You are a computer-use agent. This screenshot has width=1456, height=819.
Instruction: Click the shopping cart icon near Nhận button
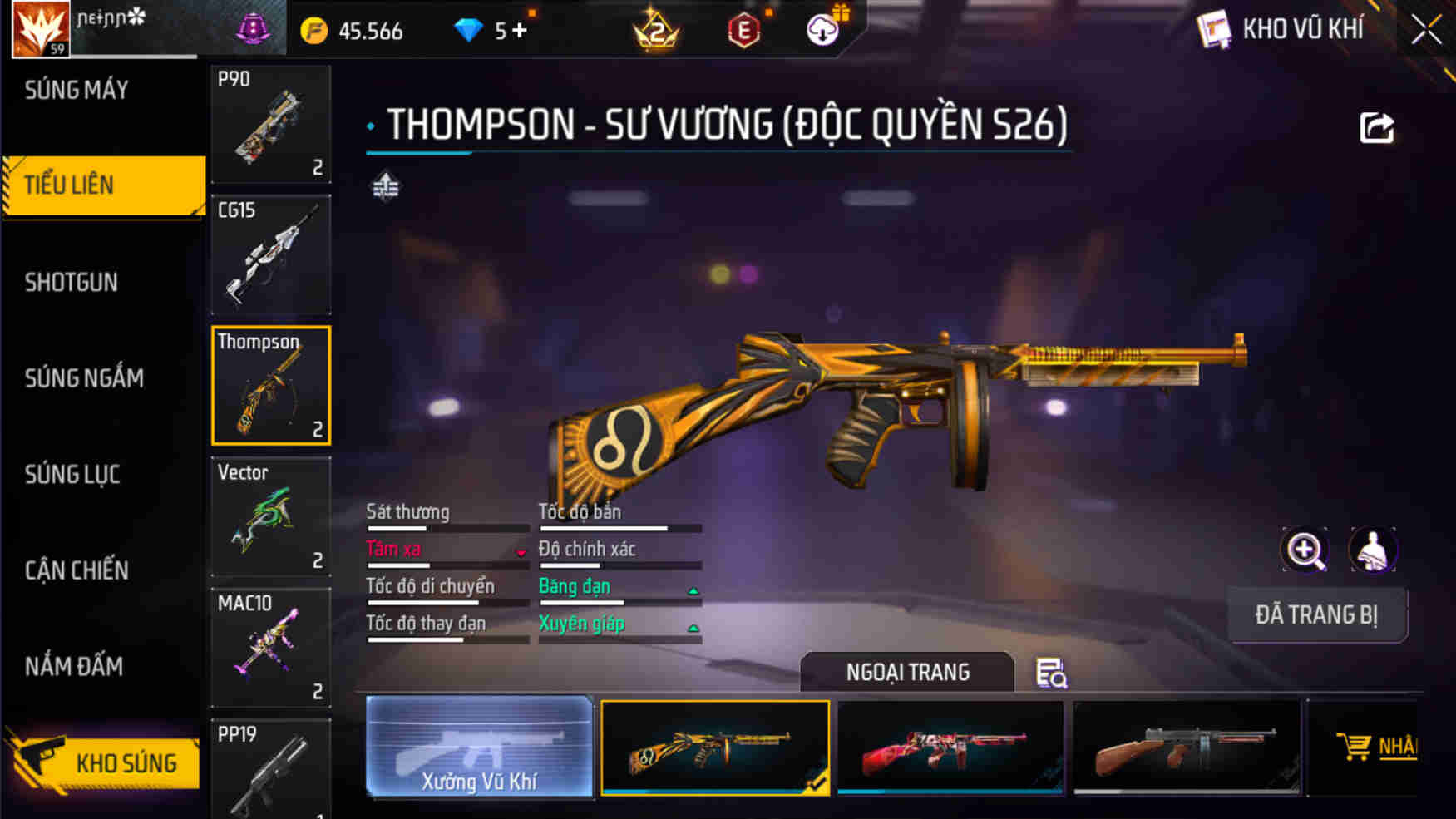[1357, 745]
